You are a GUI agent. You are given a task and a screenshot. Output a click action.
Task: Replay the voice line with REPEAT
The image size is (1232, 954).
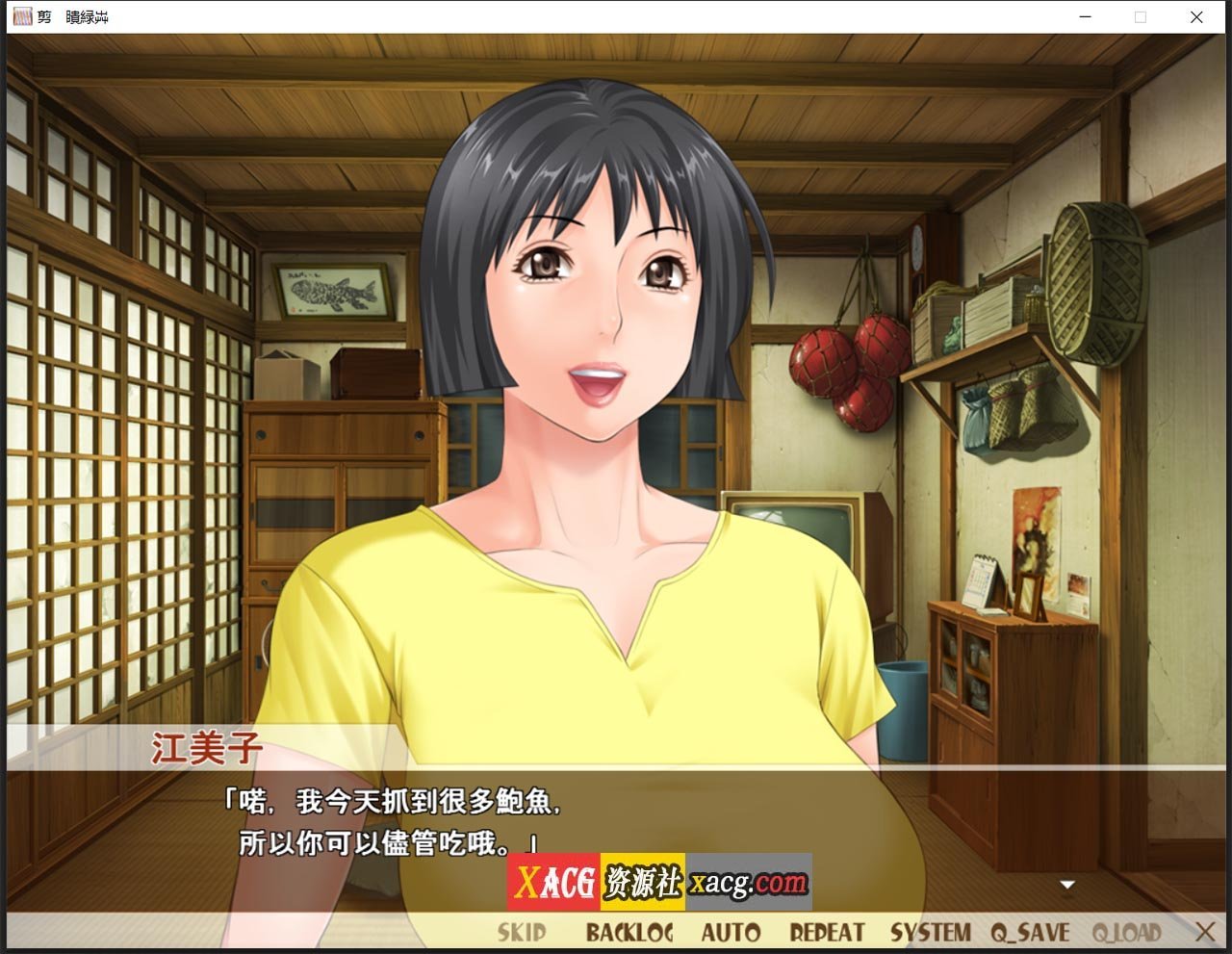tap(826, 931)
